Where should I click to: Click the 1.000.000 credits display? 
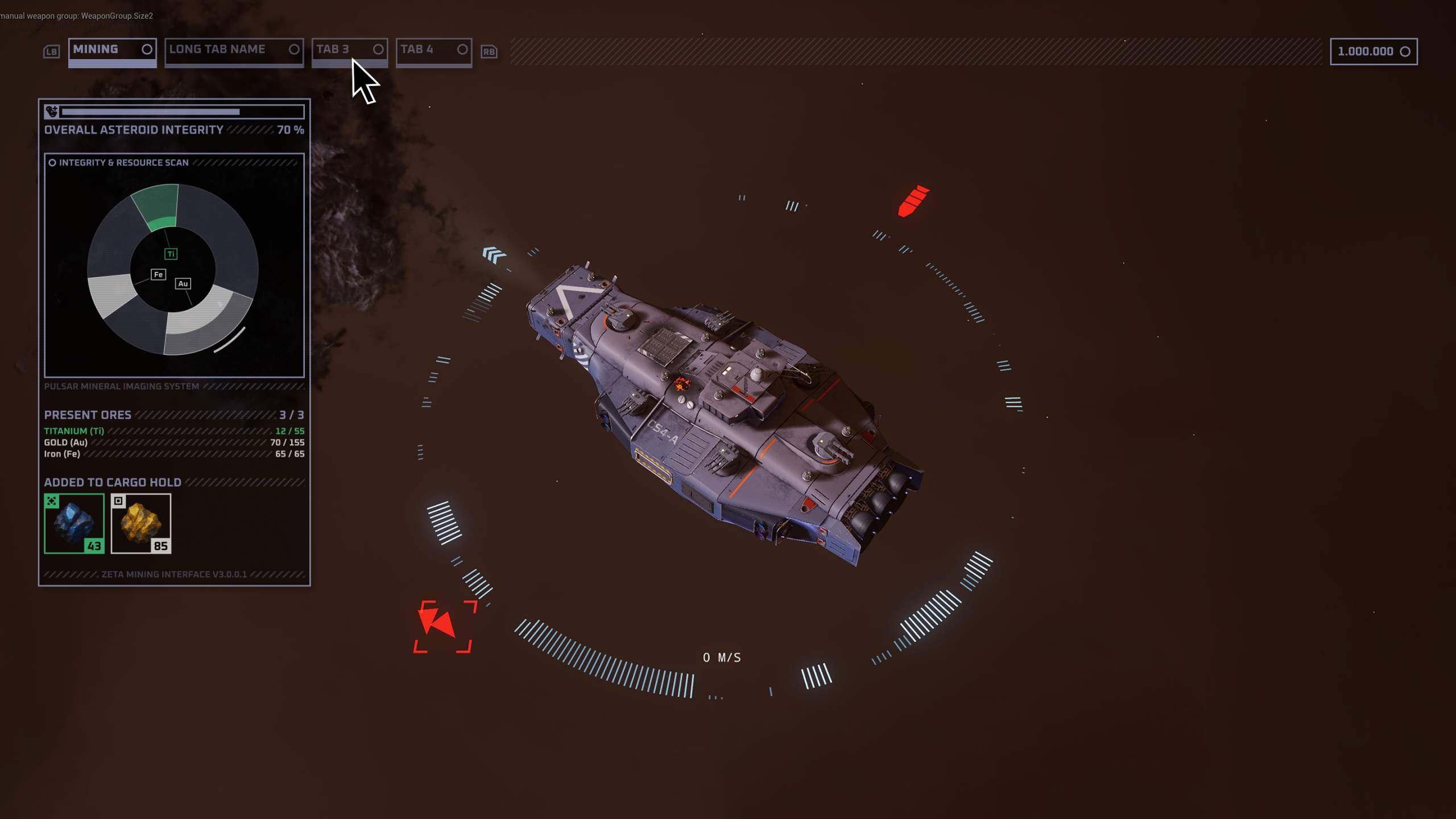coord(1373,52)
